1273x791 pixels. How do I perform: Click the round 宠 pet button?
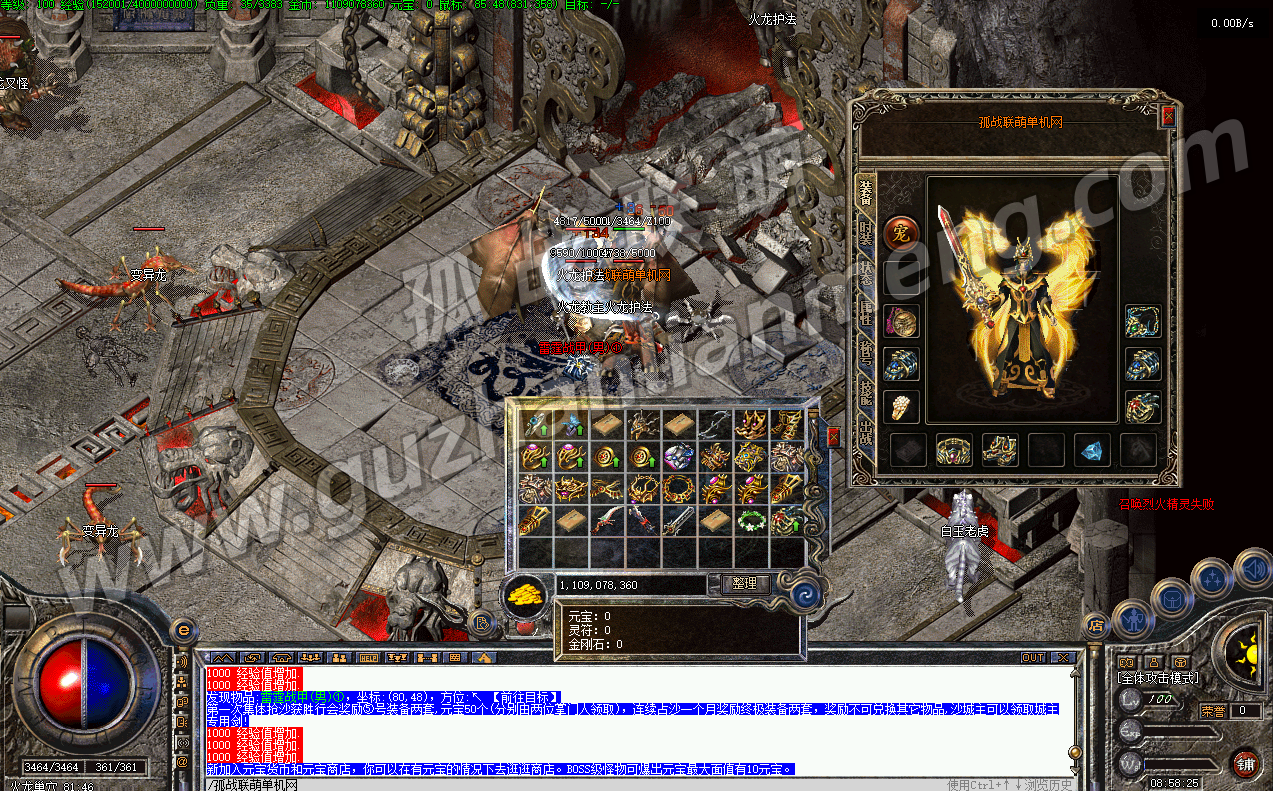[x=900, y=233]
